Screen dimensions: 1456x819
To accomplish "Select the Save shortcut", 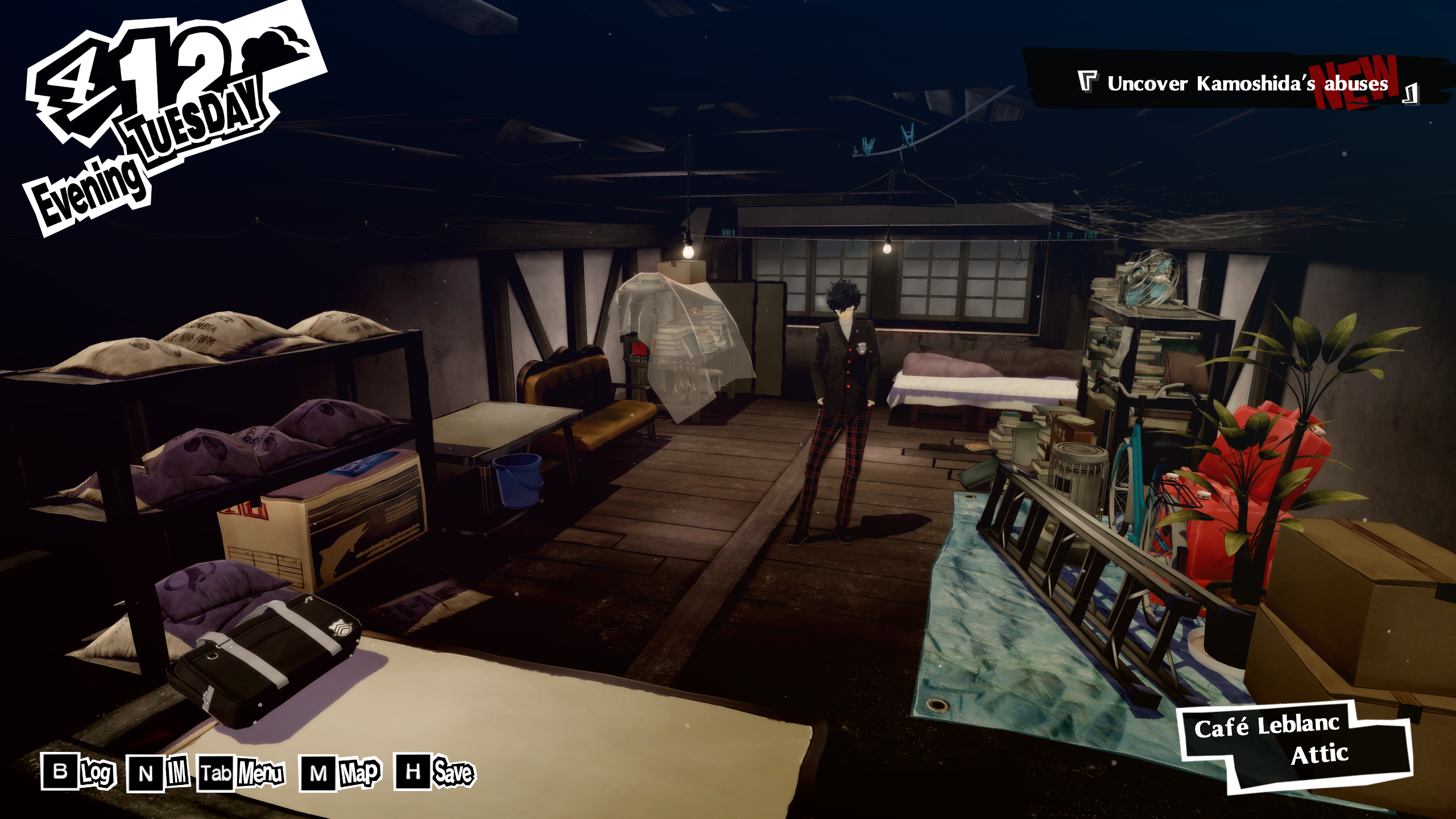I will click(435, 772).
